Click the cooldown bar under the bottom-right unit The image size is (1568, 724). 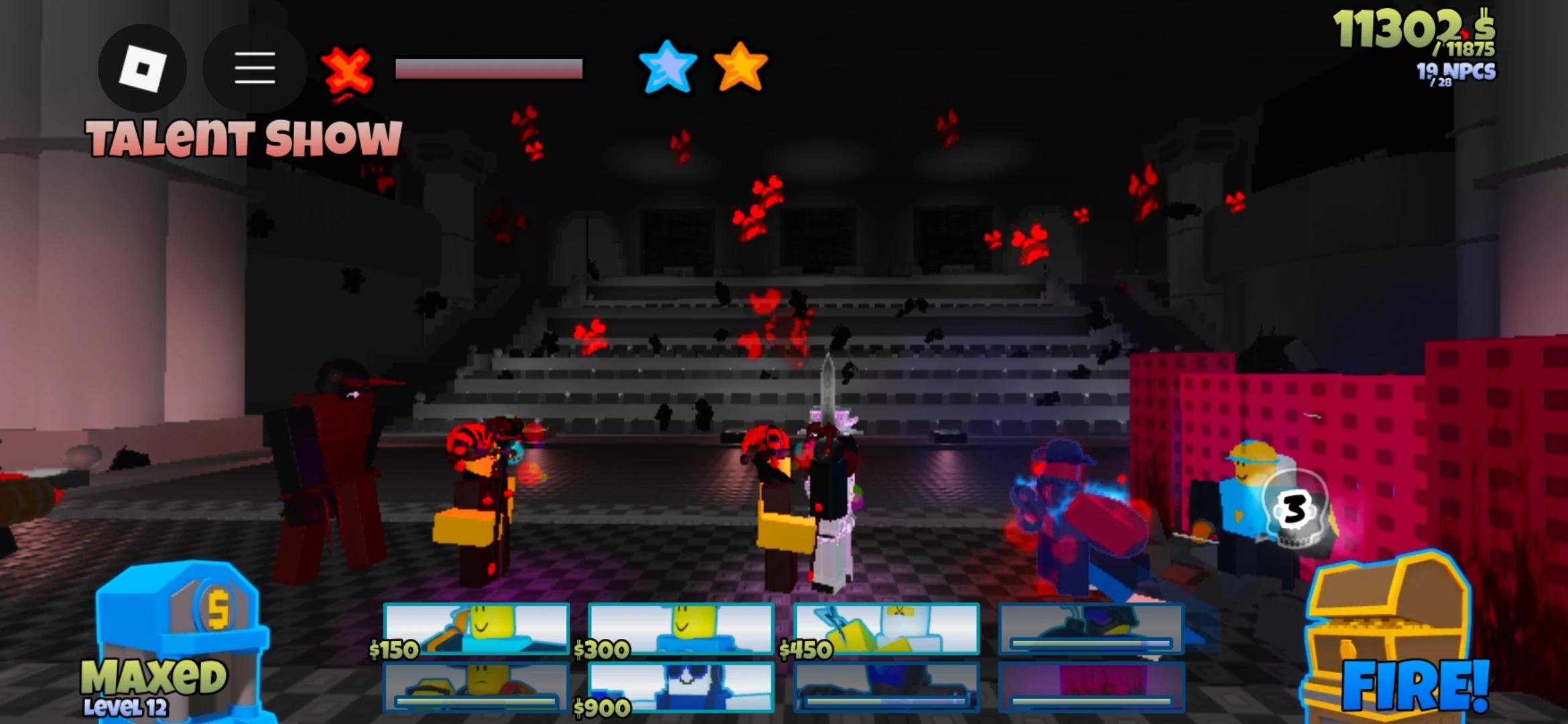1091,701
